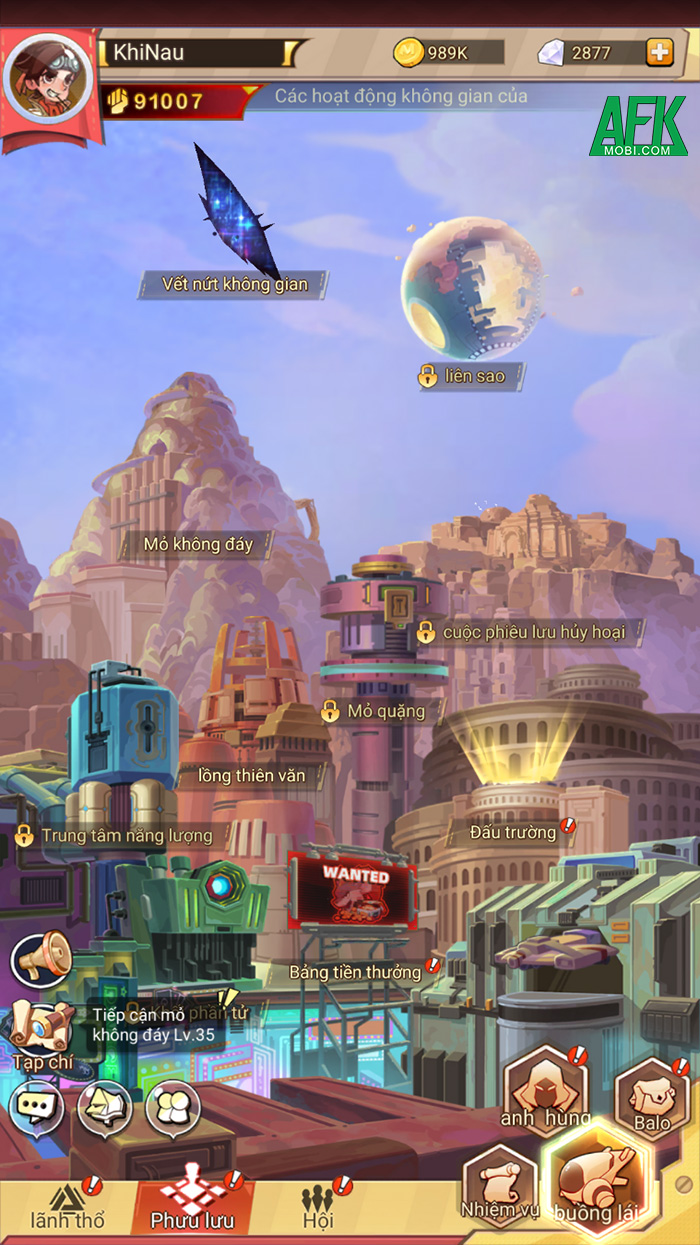Switch to the Hội guild tab
Viewport: 700px width, 1245px height.
(317, 1208)
